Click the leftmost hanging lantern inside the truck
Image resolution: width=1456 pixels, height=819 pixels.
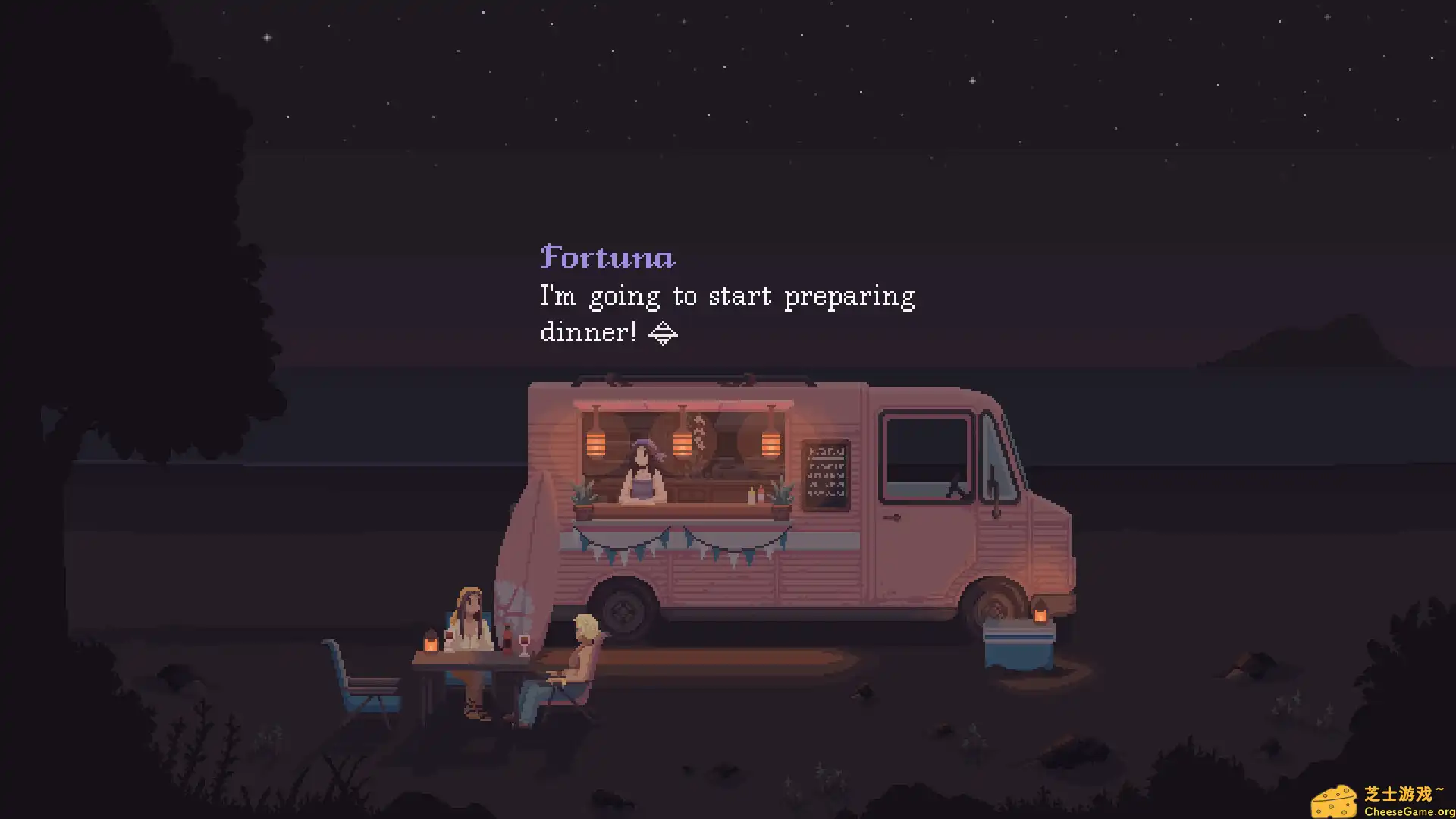[x=596, y=446]
